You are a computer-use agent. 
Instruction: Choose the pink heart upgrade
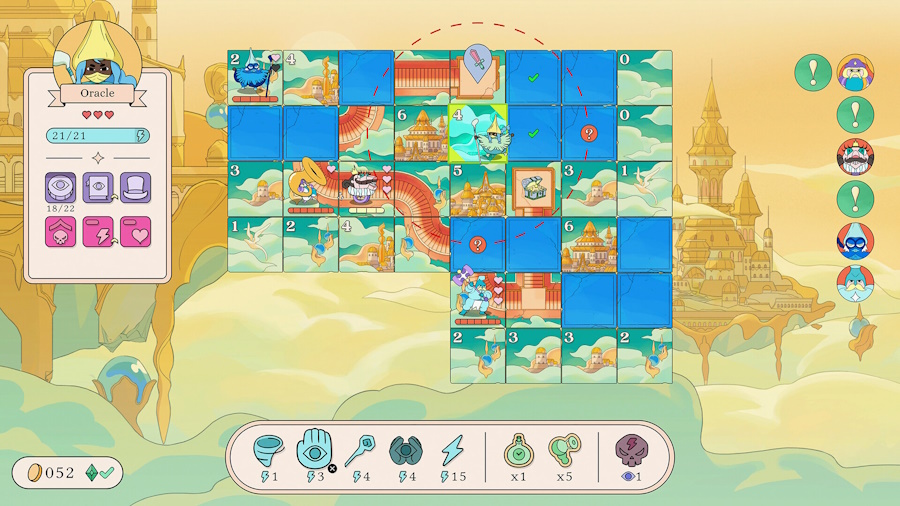click(x=135, y=233)
